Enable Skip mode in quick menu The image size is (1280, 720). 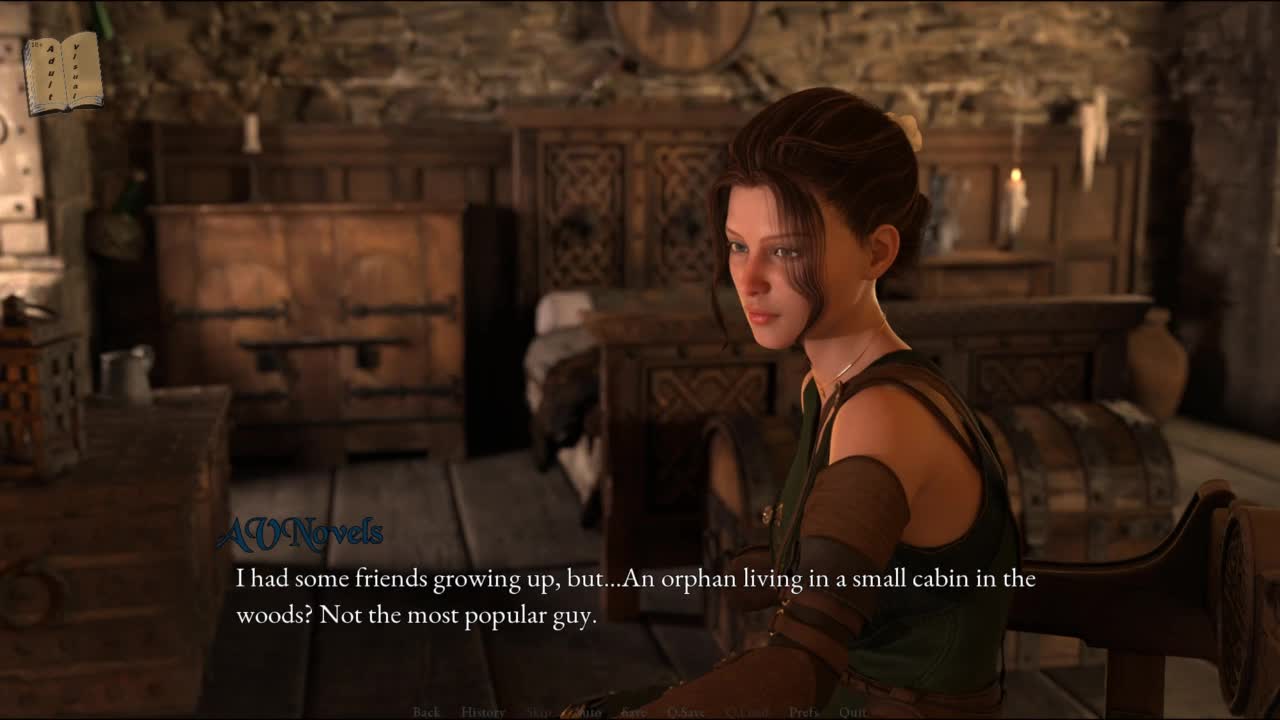point(538,712)
